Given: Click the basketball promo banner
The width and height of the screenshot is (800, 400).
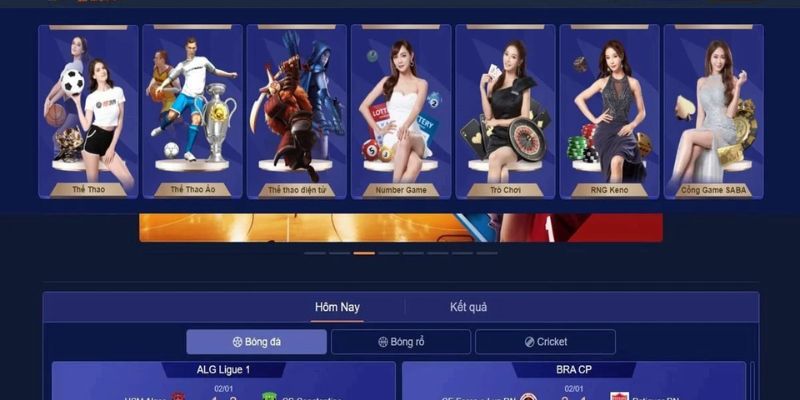Looking at the screenshot, I should coord(400,228).
